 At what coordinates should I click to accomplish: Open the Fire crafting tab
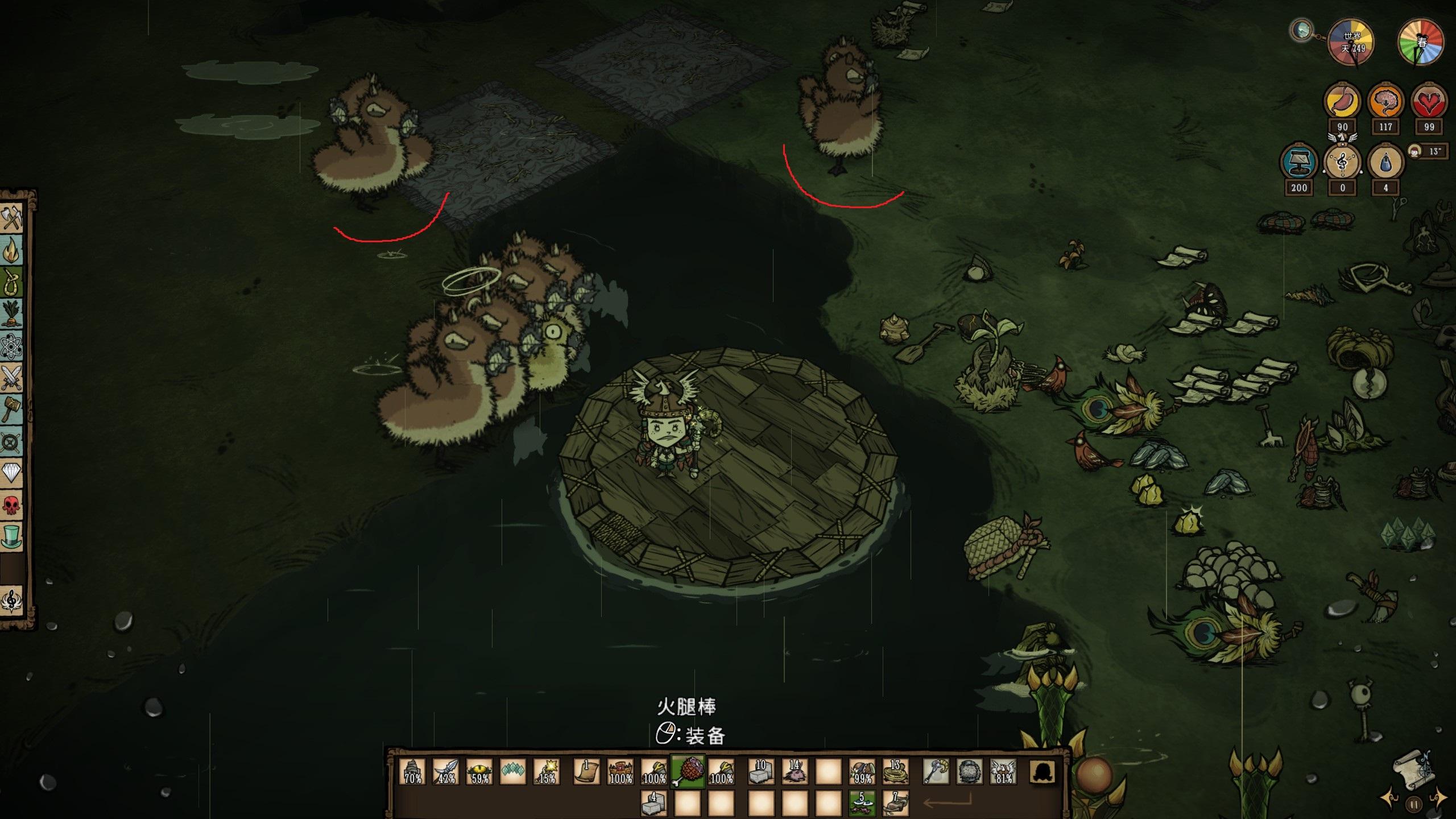12,250
